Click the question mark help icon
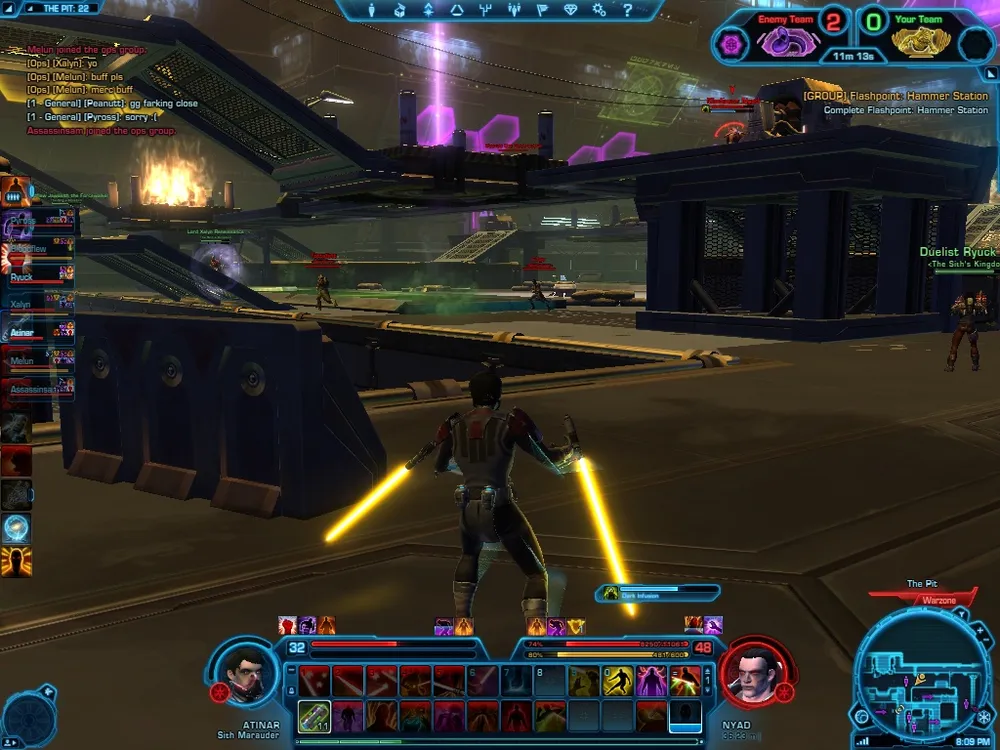 [627, 10]
